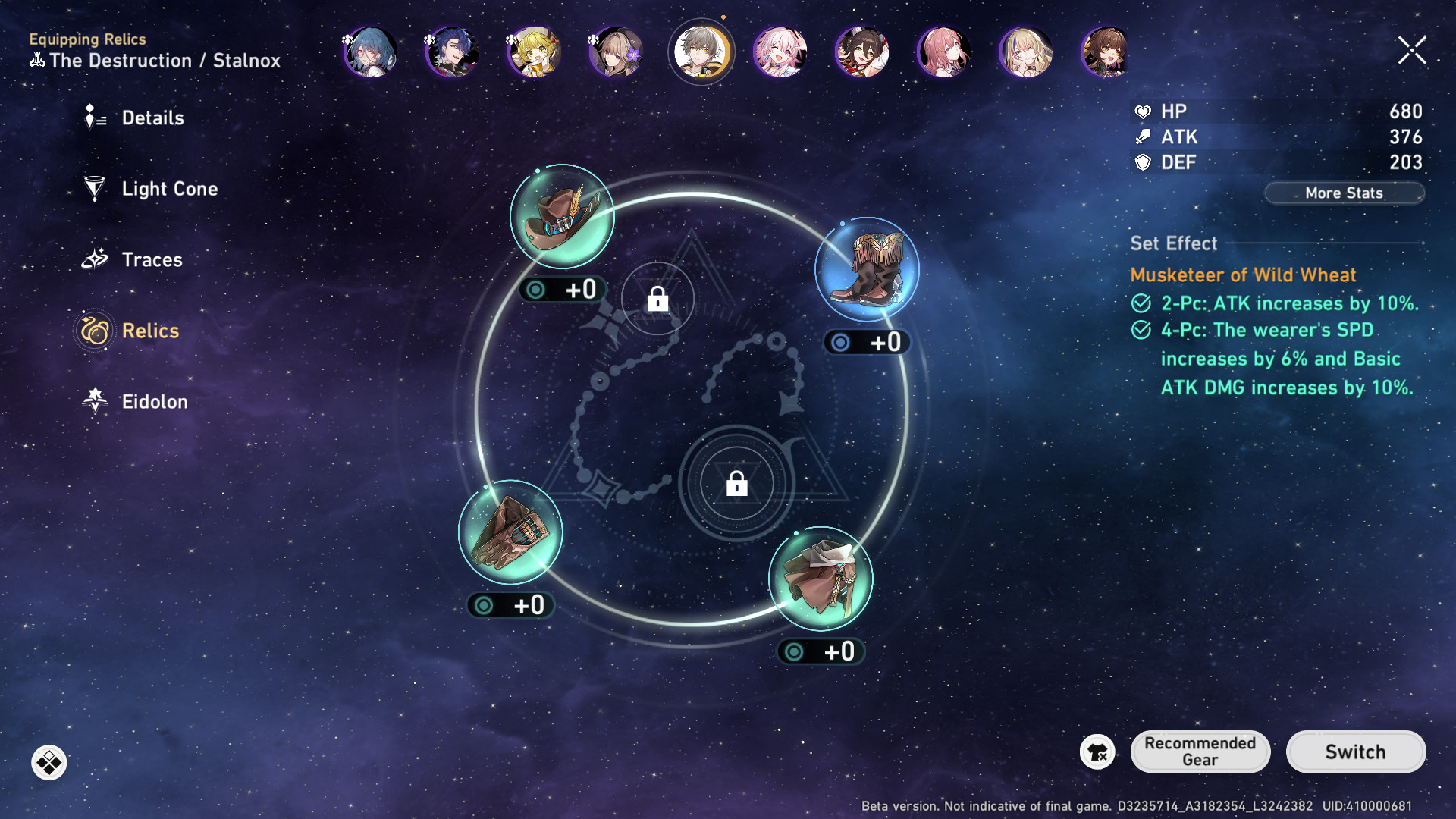Open Recommended Gear

coord(1200,752)
